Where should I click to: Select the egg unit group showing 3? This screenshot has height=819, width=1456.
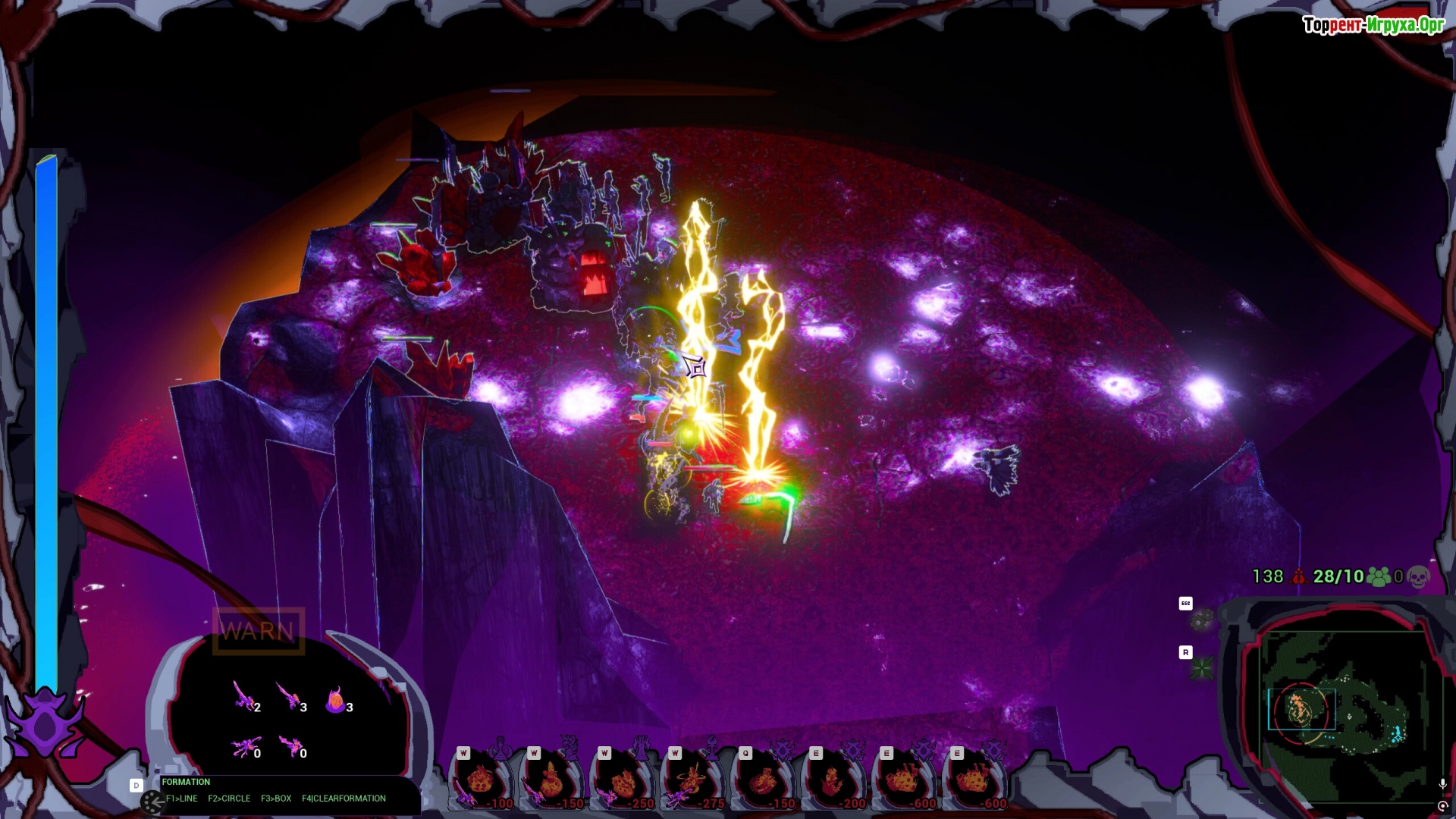336,701
